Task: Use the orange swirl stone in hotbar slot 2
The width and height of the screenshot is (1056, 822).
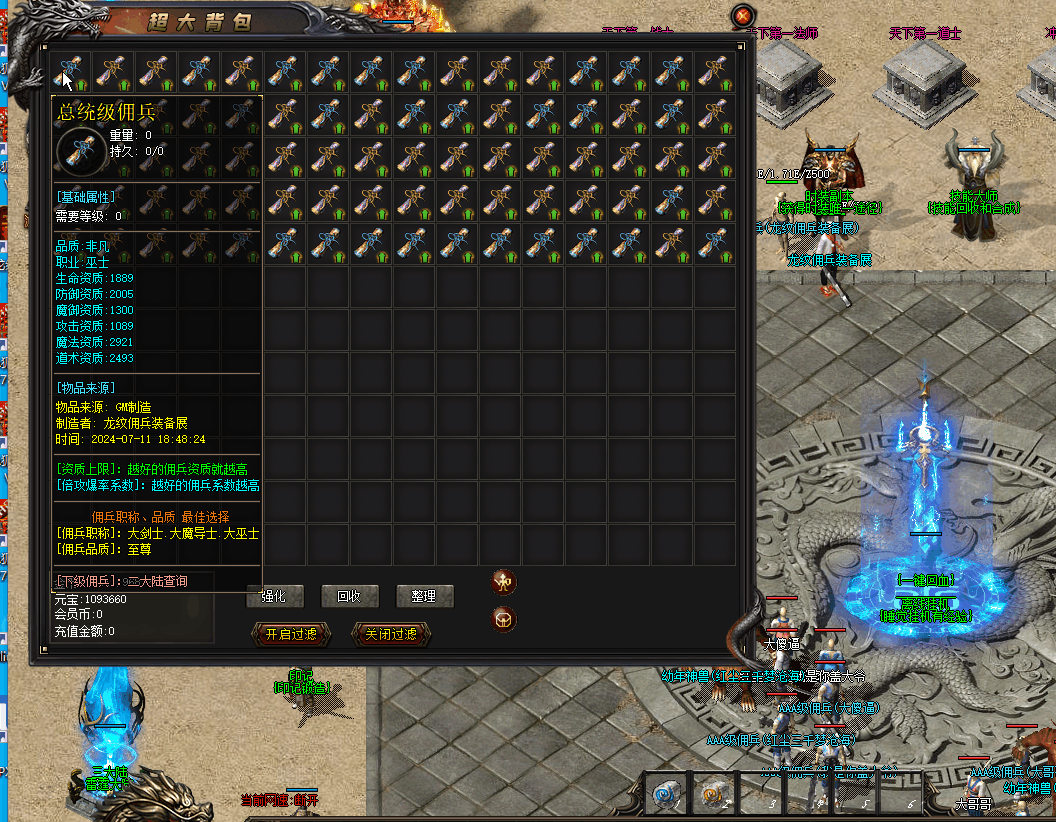Action: (x=713, y=793)
